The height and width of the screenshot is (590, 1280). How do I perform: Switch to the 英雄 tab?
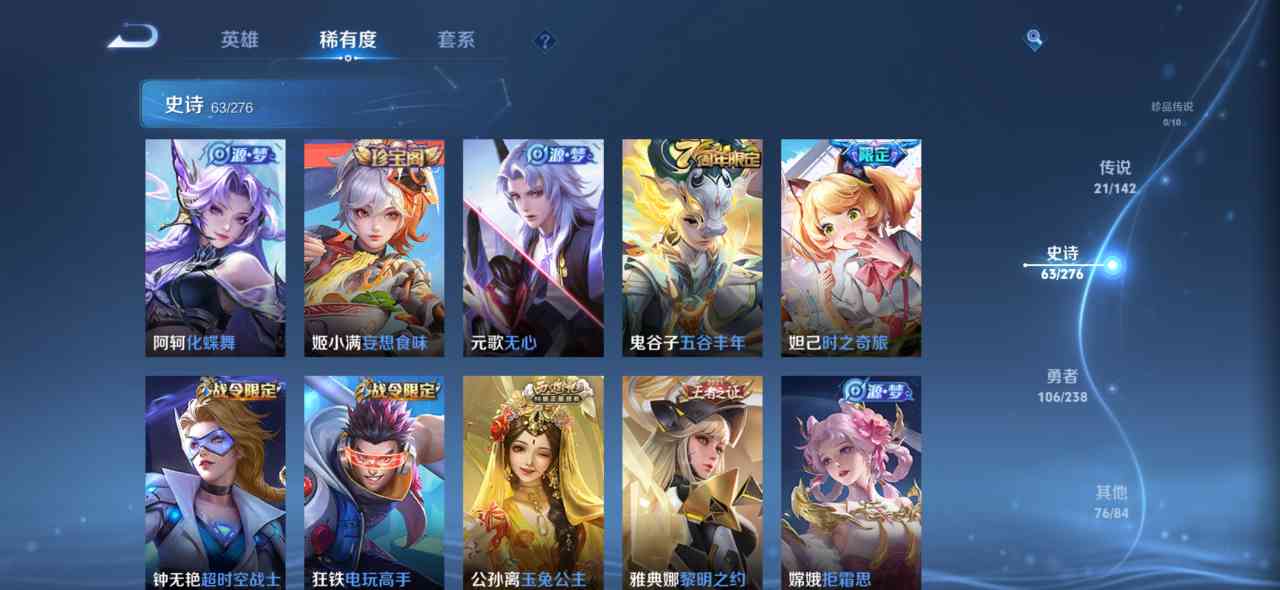(x=240, y=40)
